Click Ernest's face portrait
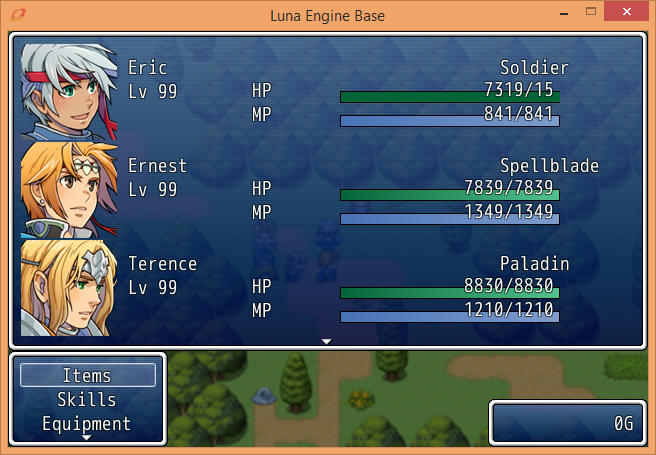This screenshot has height=455, width=656. coord(69,190)
